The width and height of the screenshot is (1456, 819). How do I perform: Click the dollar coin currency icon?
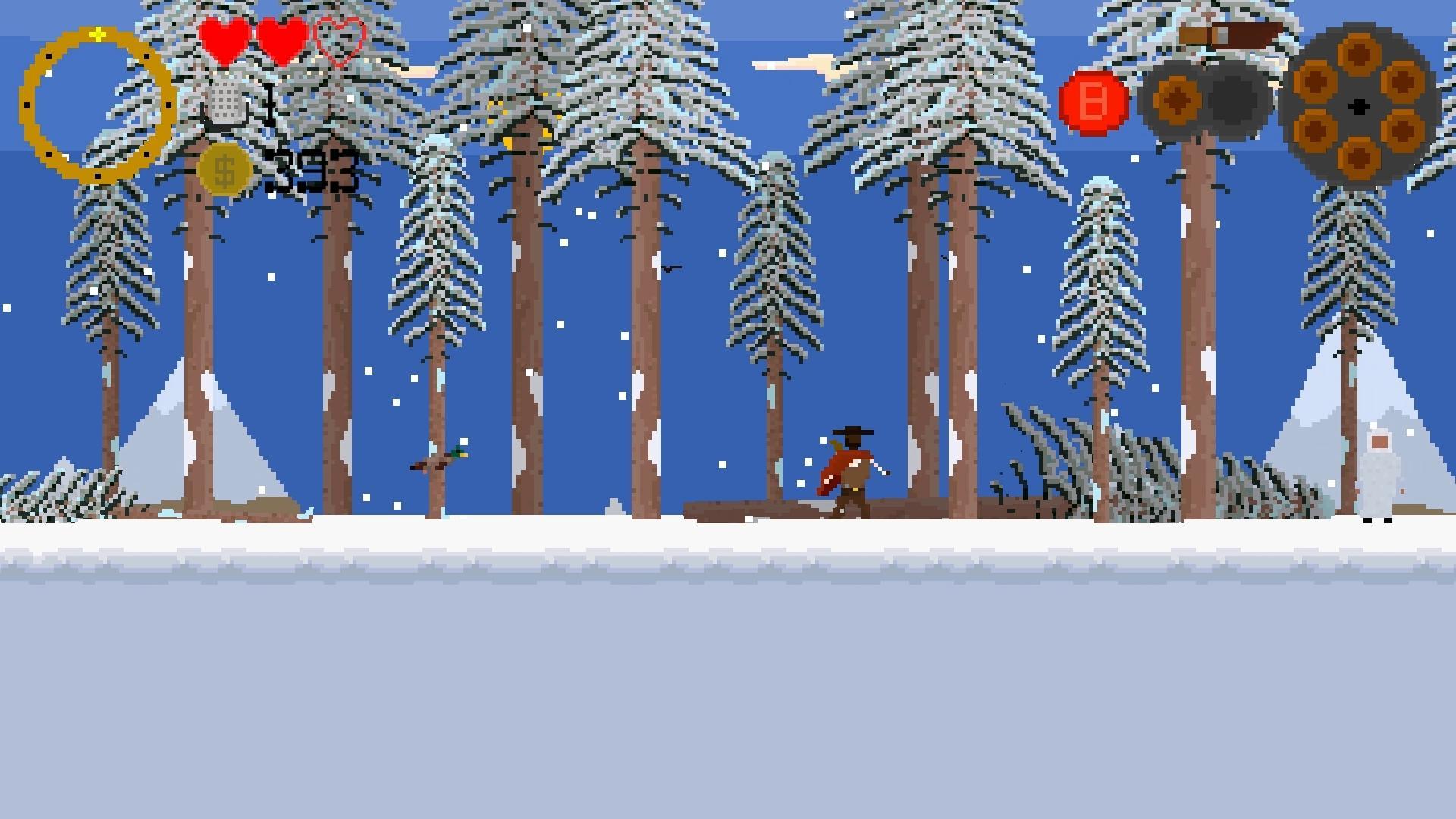pyautogui.click(x=224, y=168)
